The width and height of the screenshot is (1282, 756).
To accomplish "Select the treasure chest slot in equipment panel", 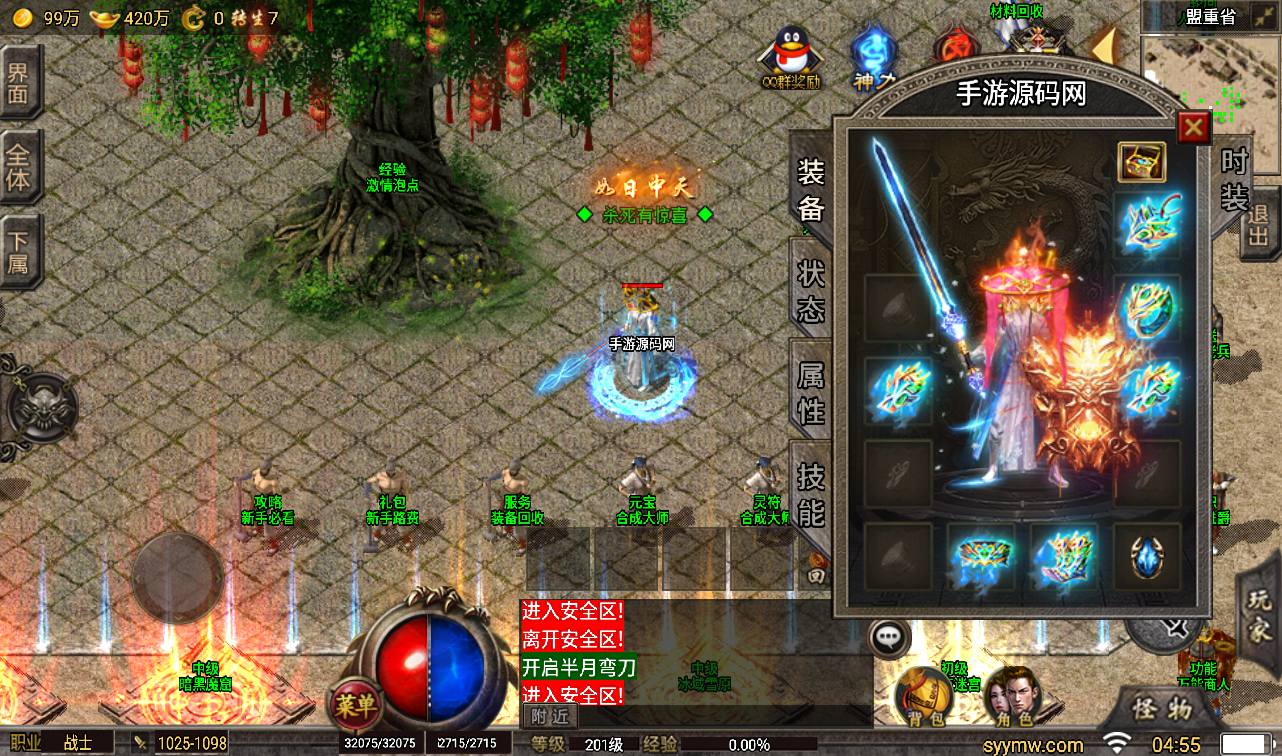I will tap(1141, 161).
